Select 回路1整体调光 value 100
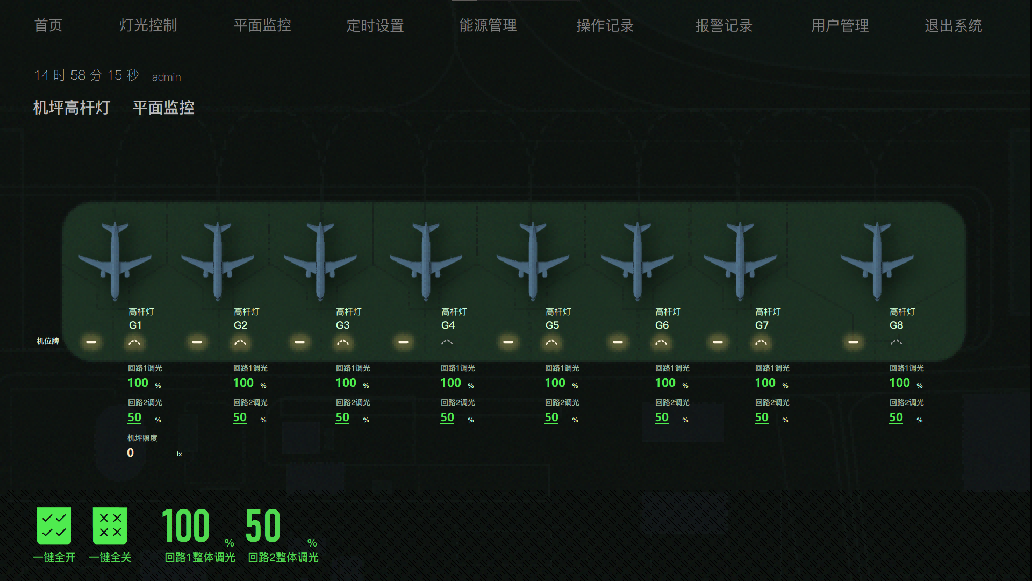This screenshot has width=1032, height=581. [186, 526]
